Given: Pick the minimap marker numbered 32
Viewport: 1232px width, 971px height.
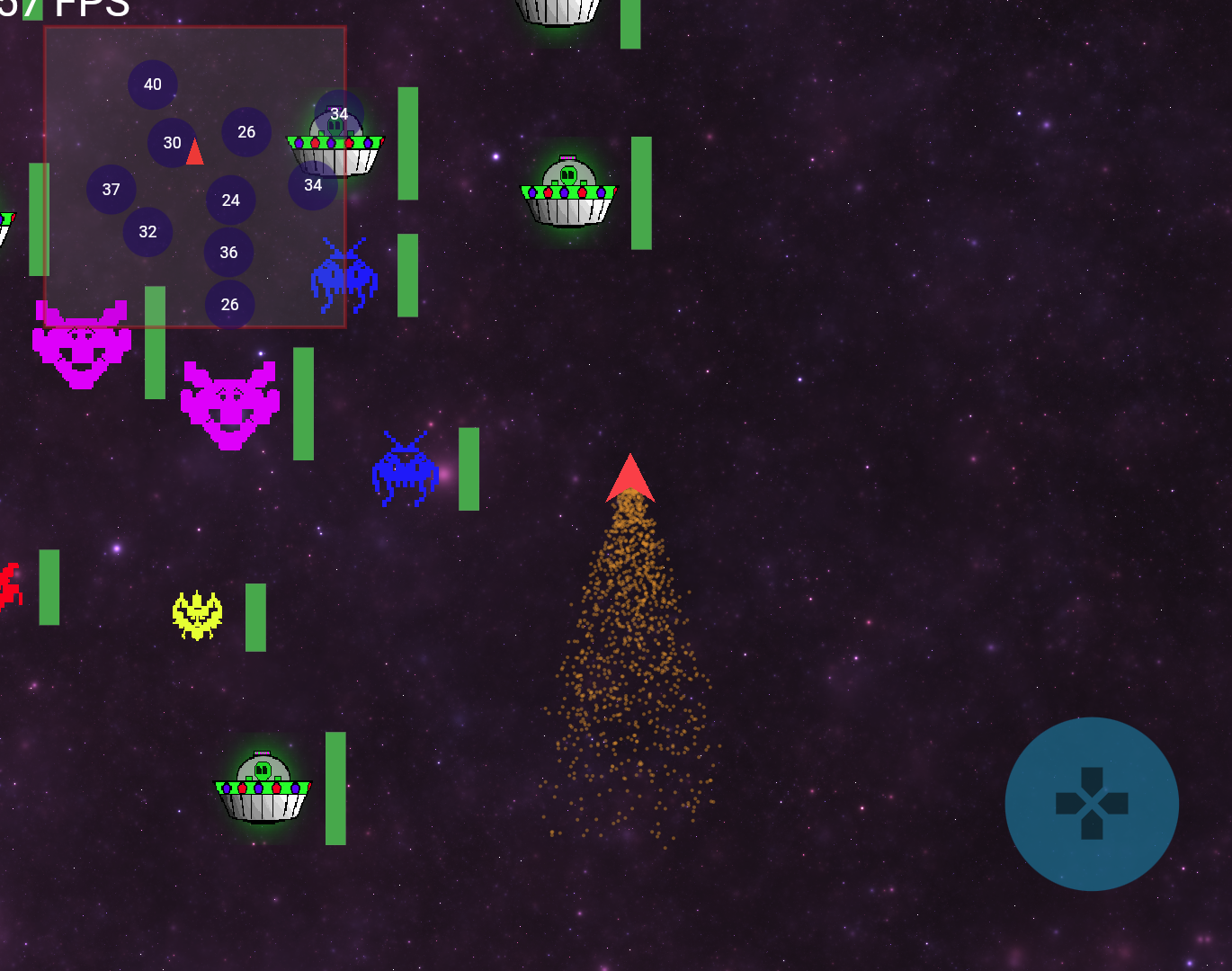Looking at the screenshot, I should click(148, 232).
